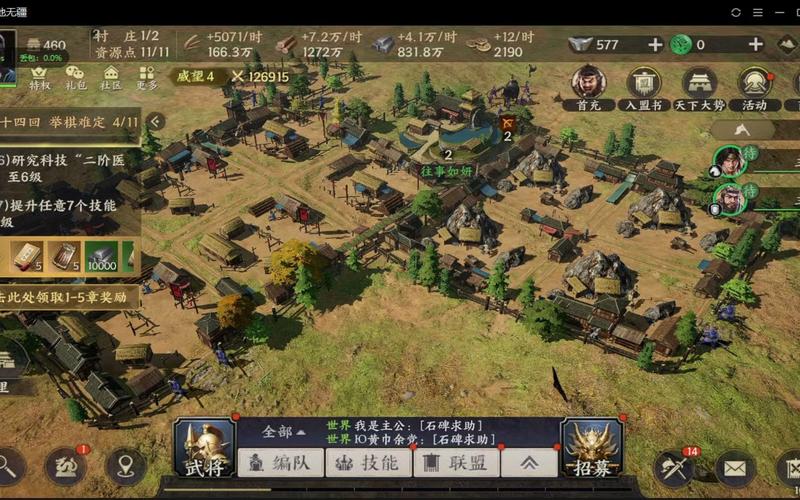Open the 更多 more options icon
The height and width of the screenshot is (500, 800).
click(147, 78)
